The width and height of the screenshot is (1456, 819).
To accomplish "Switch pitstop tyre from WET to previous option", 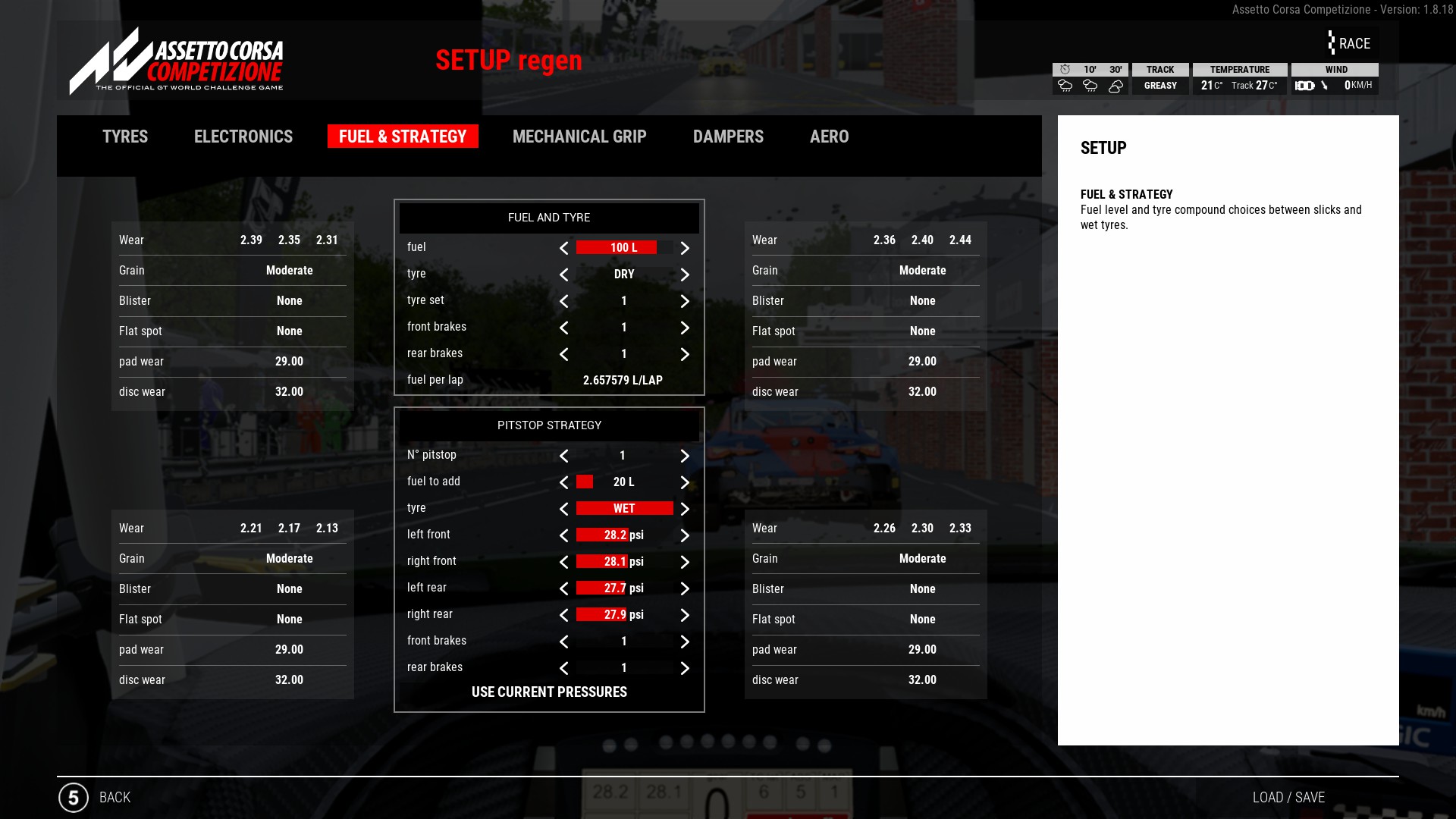I will pos(563,509).
